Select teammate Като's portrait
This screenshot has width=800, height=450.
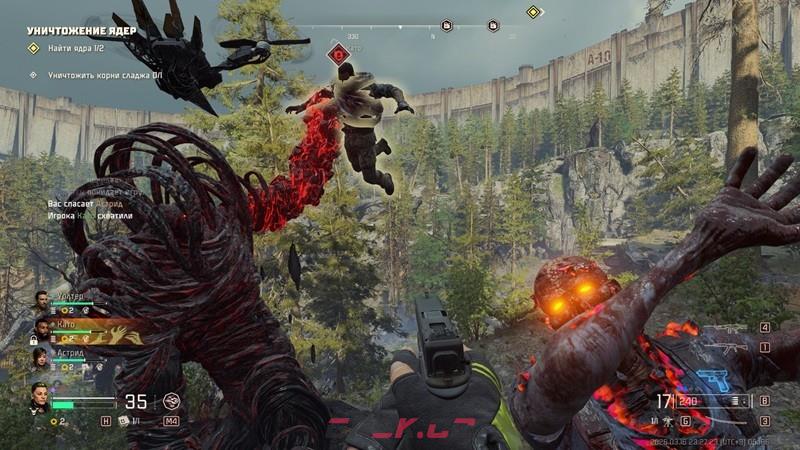pos(41,329)
